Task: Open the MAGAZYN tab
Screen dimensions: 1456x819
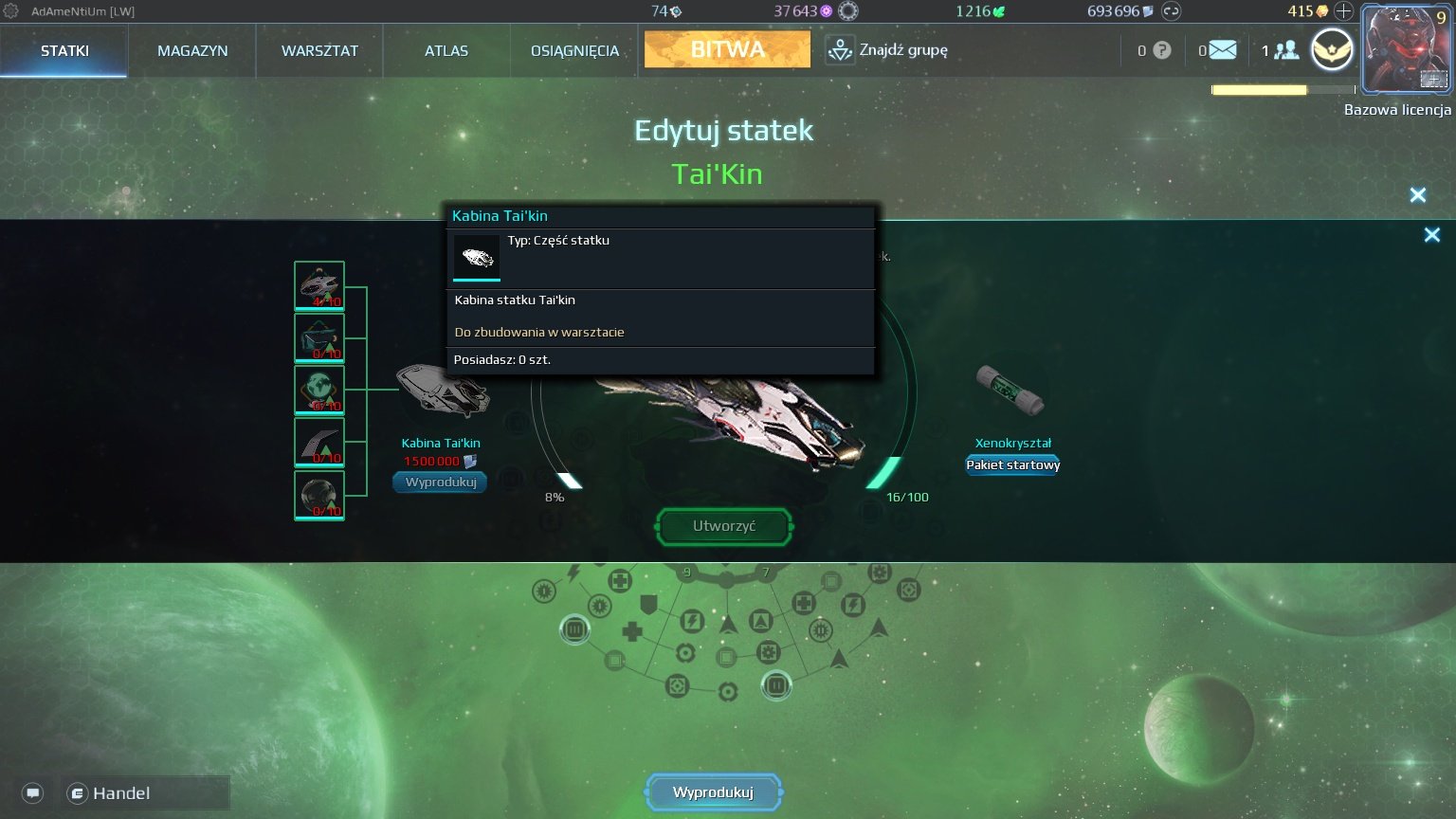Action: tap(192, 51)
